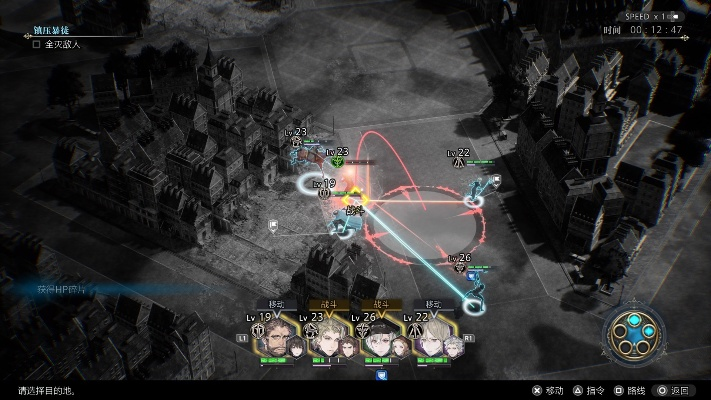711x400 pixels.
Task: Click the SPEED x1 game speed indicator
Action: coord(650,15)
